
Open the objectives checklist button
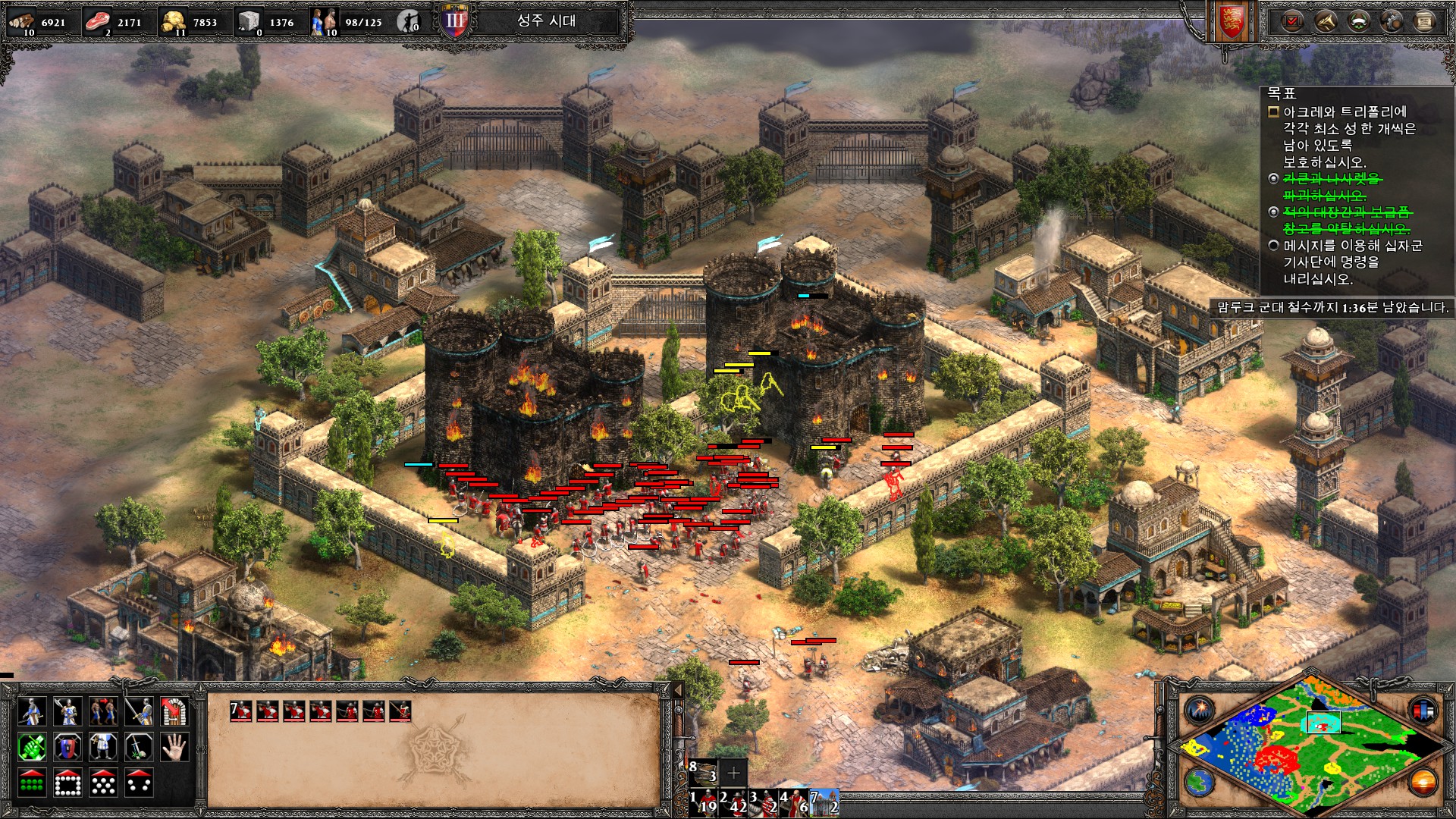coord(1292,21)
